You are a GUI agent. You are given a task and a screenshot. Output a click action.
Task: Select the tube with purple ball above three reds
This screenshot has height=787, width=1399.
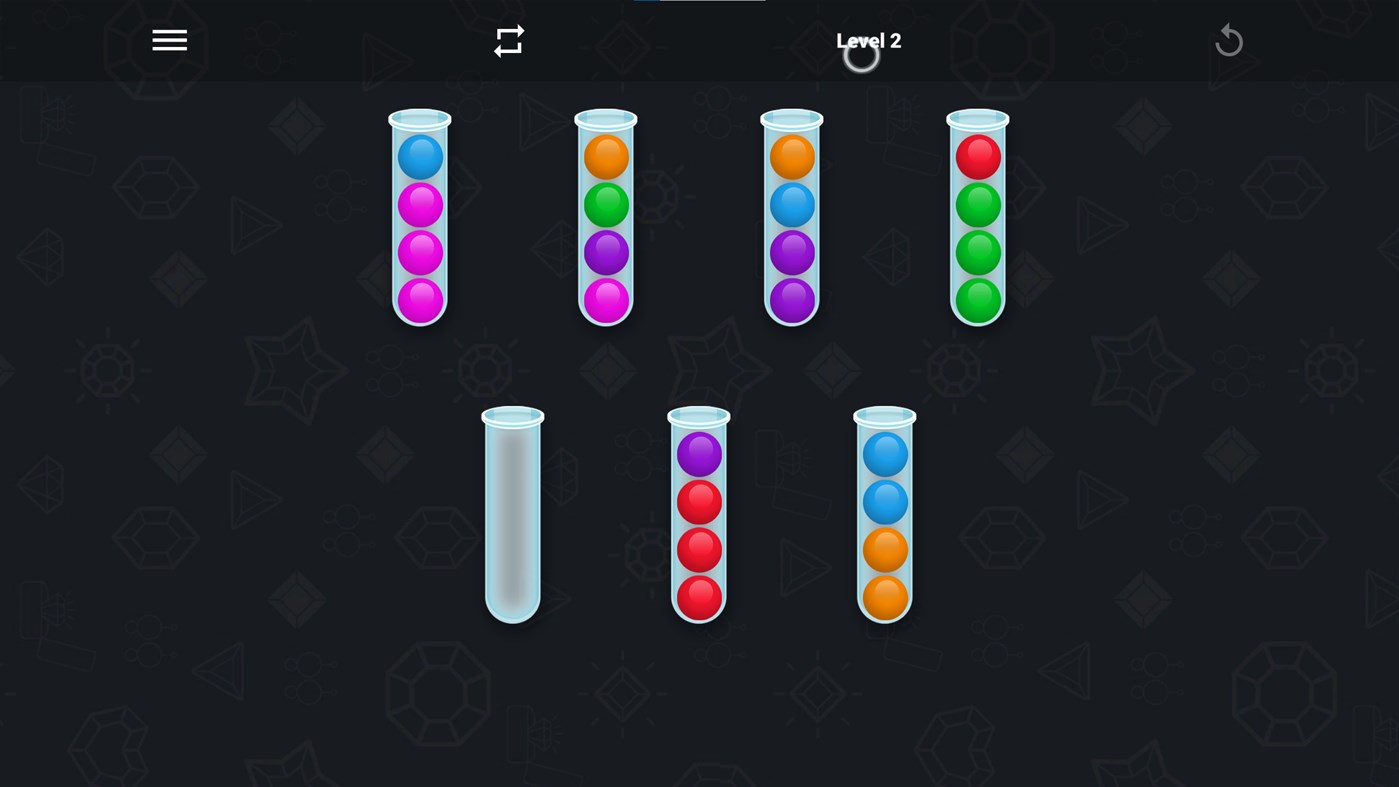pos(698,515)
